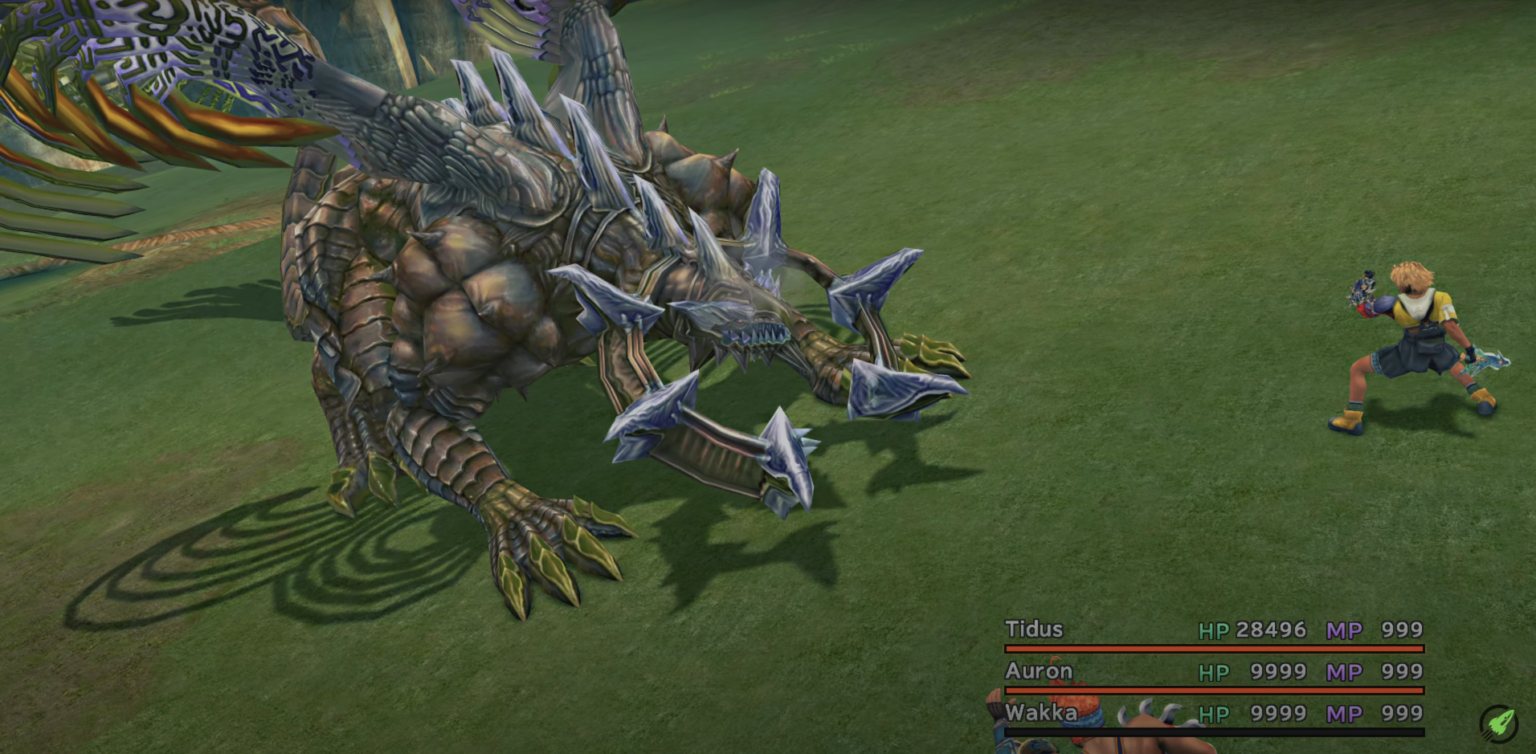Click Wakka's HP value of 9999
Viewport: 1536px width, 754px height.
pyautogui.click(x=1278, y=713)
